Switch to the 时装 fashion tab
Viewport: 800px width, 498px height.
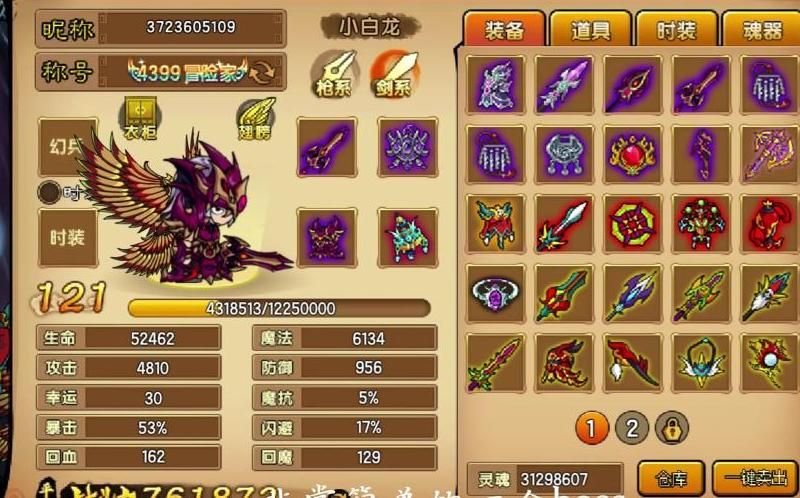pyautogui.click(x=676, y=30)
